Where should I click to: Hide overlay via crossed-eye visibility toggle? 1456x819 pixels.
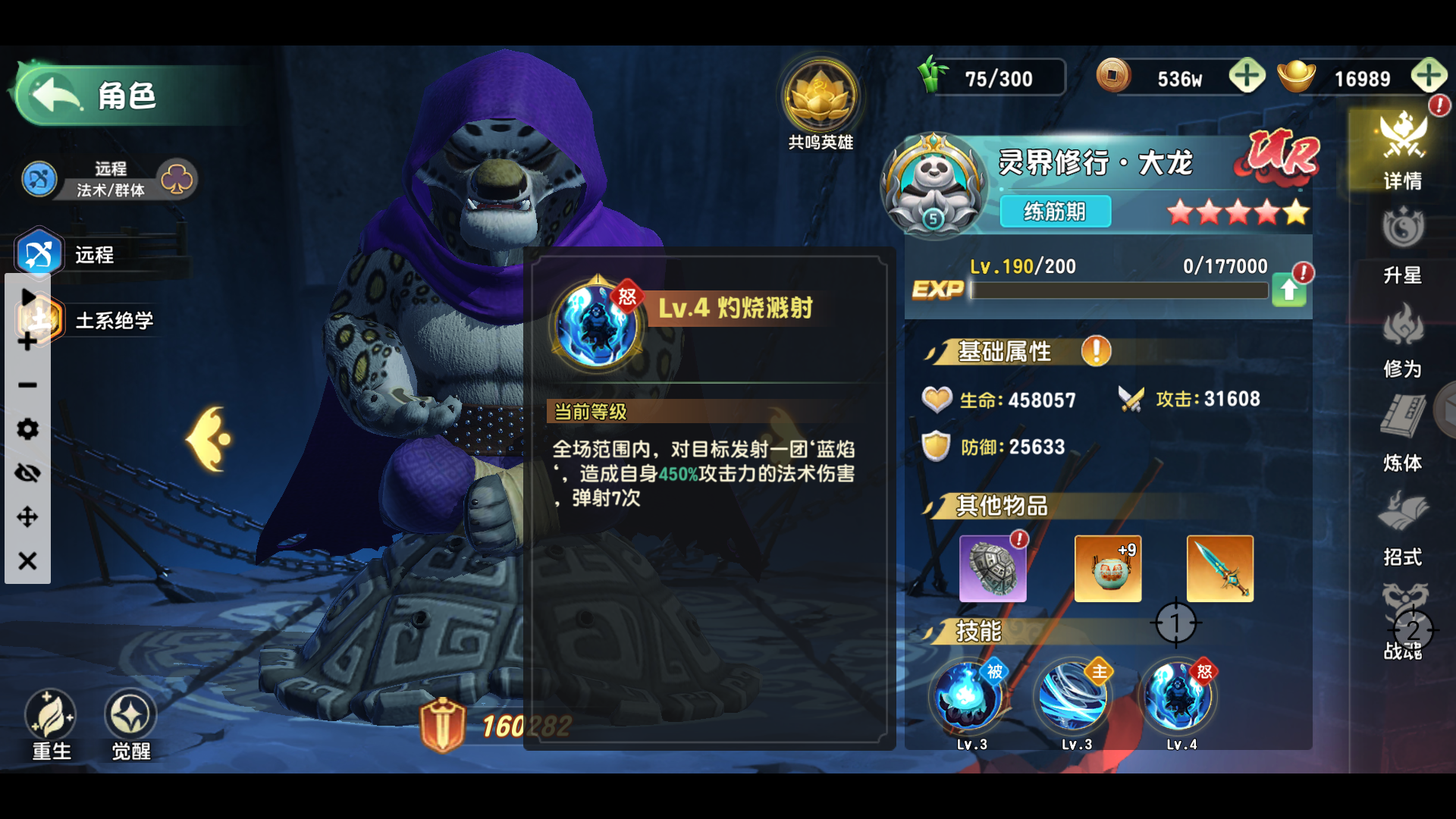pyautogui.click(x=27, y=474)
